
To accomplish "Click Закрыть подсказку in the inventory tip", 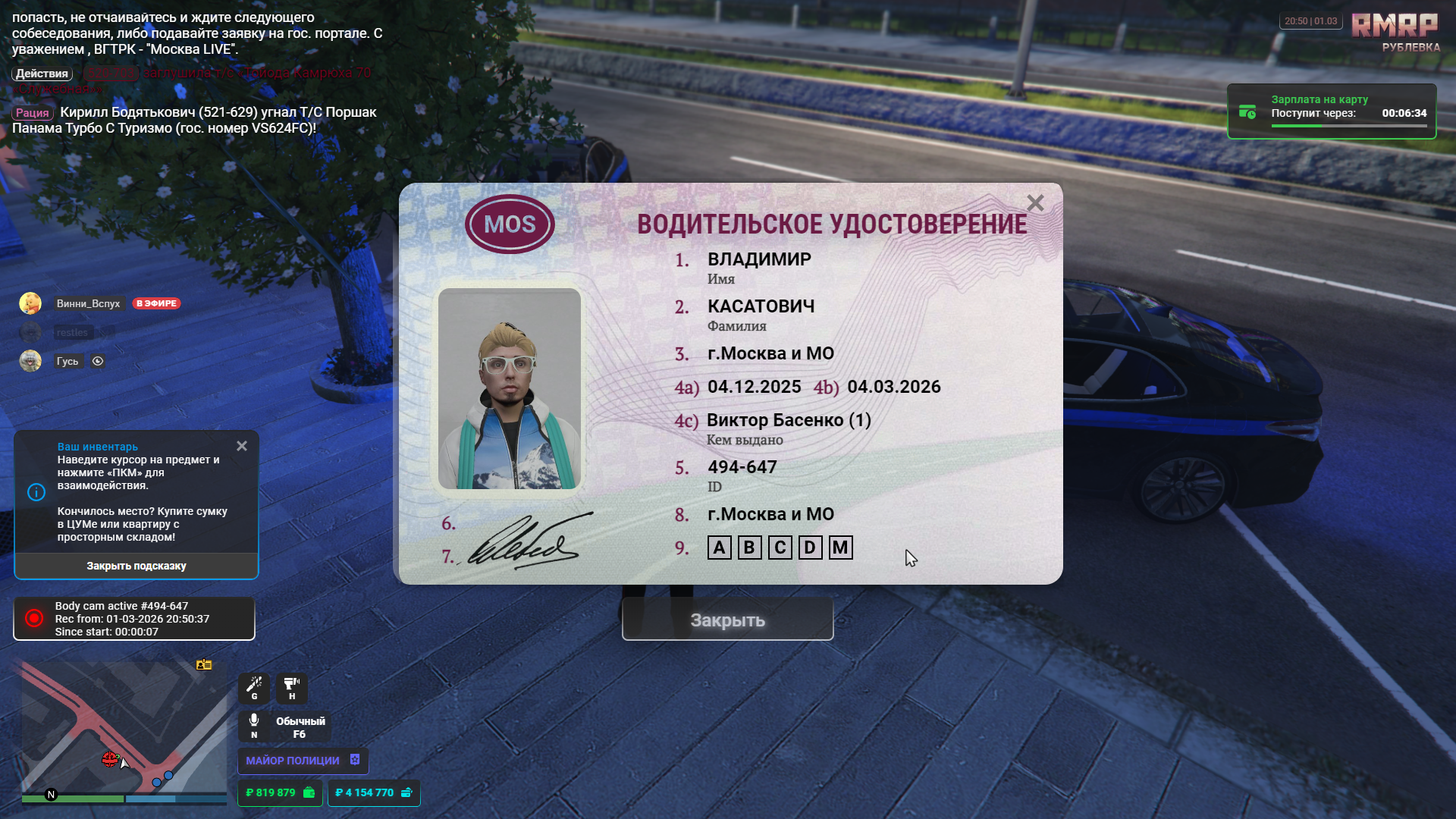I will tap(136, 566).
